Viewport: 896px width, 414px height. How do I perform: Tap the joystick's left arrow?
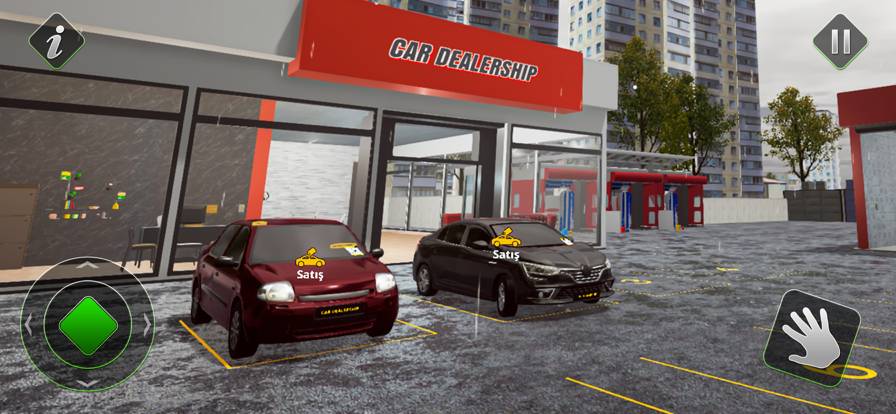pos(29,325)
